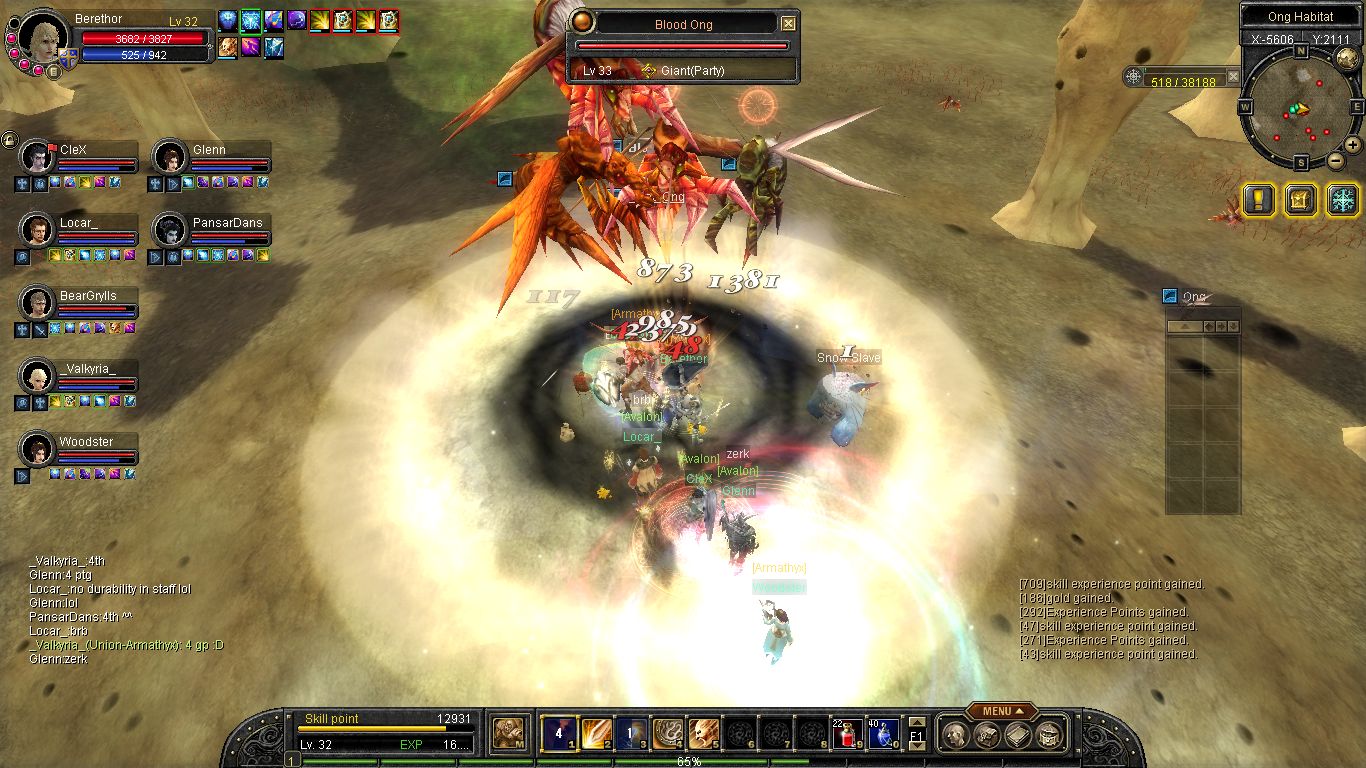1366x768 pixels.
Task: Close the Blood Ong target window
Action: 788,23
